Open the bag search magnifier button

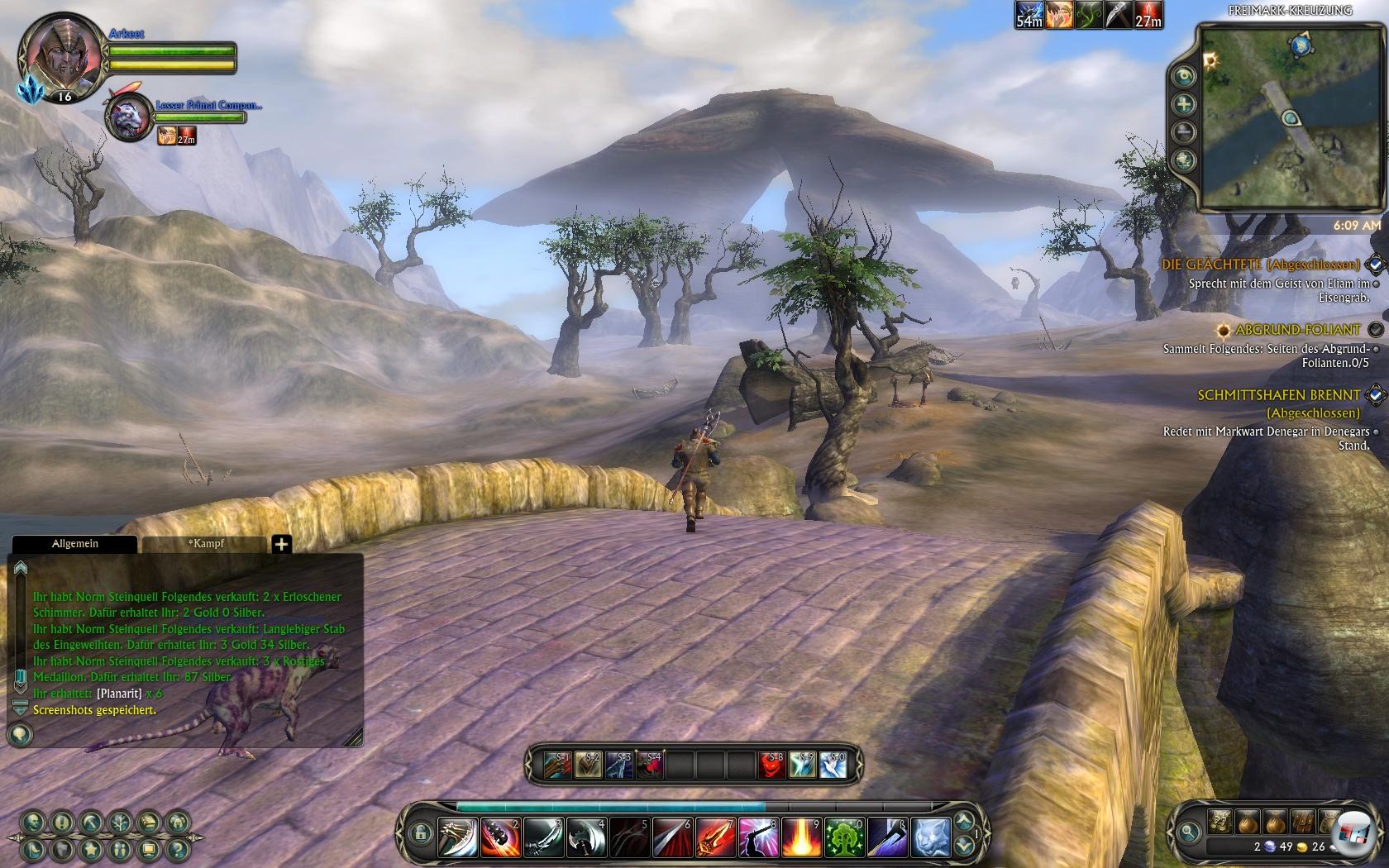(x=1189, y=832)
